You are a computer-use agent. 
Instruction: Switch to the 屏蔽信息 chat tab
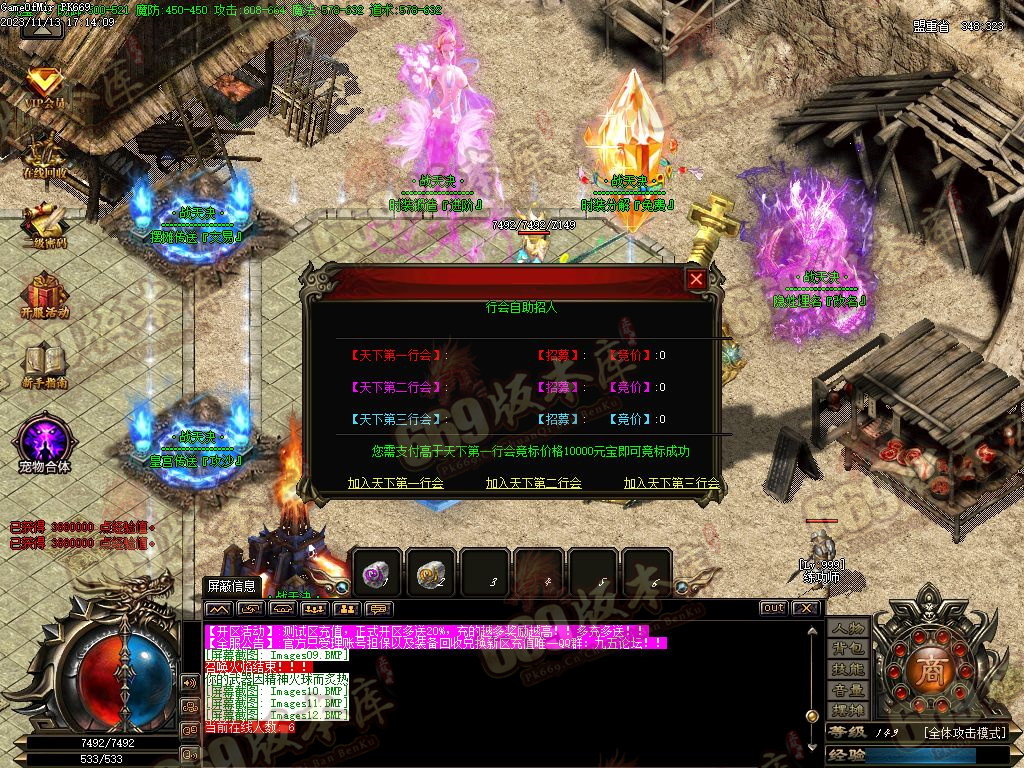pyautogui.click(x=231, y=587)
